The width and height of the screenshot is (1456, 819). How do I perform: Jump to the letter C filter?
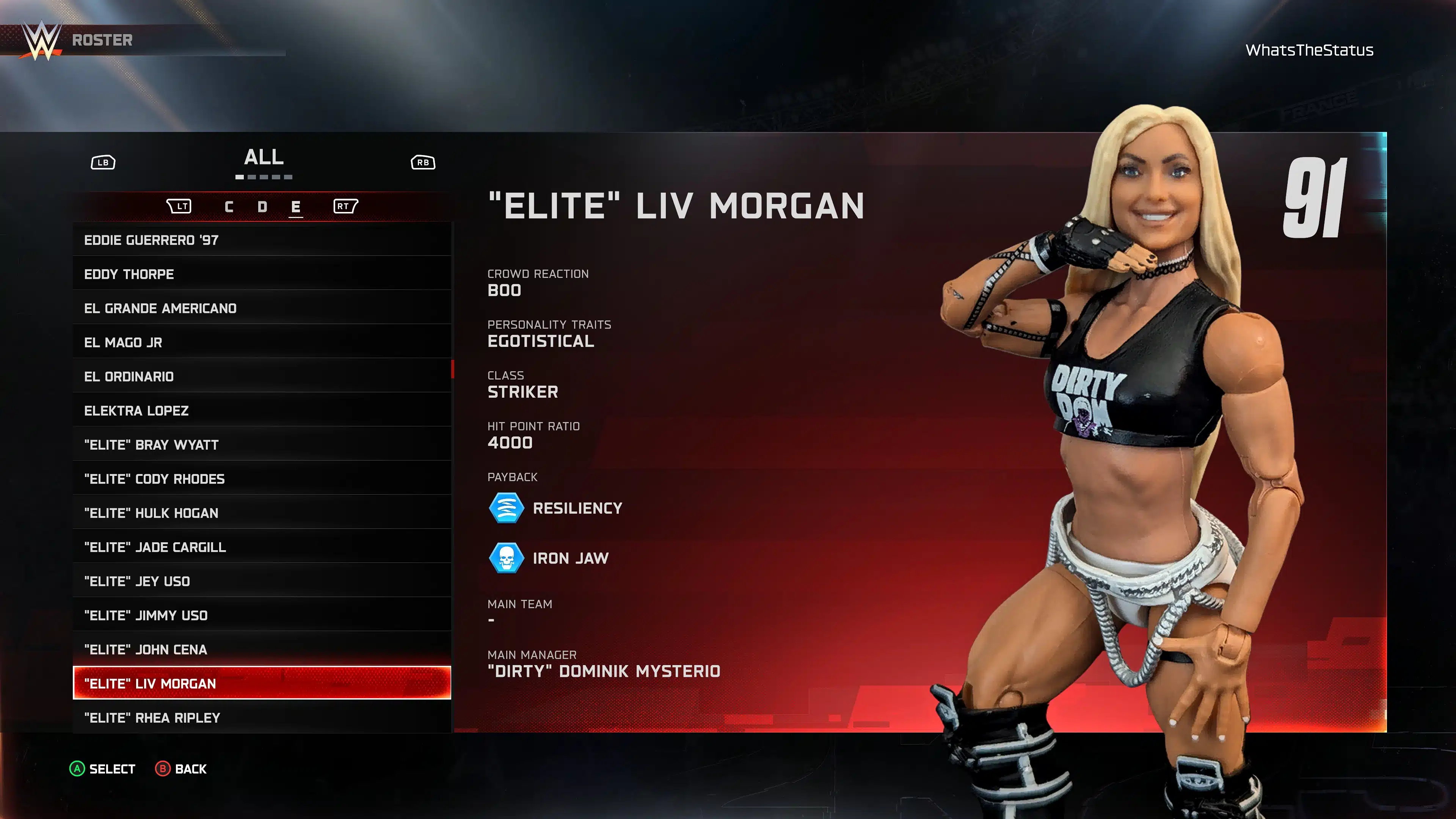[229, 207]
